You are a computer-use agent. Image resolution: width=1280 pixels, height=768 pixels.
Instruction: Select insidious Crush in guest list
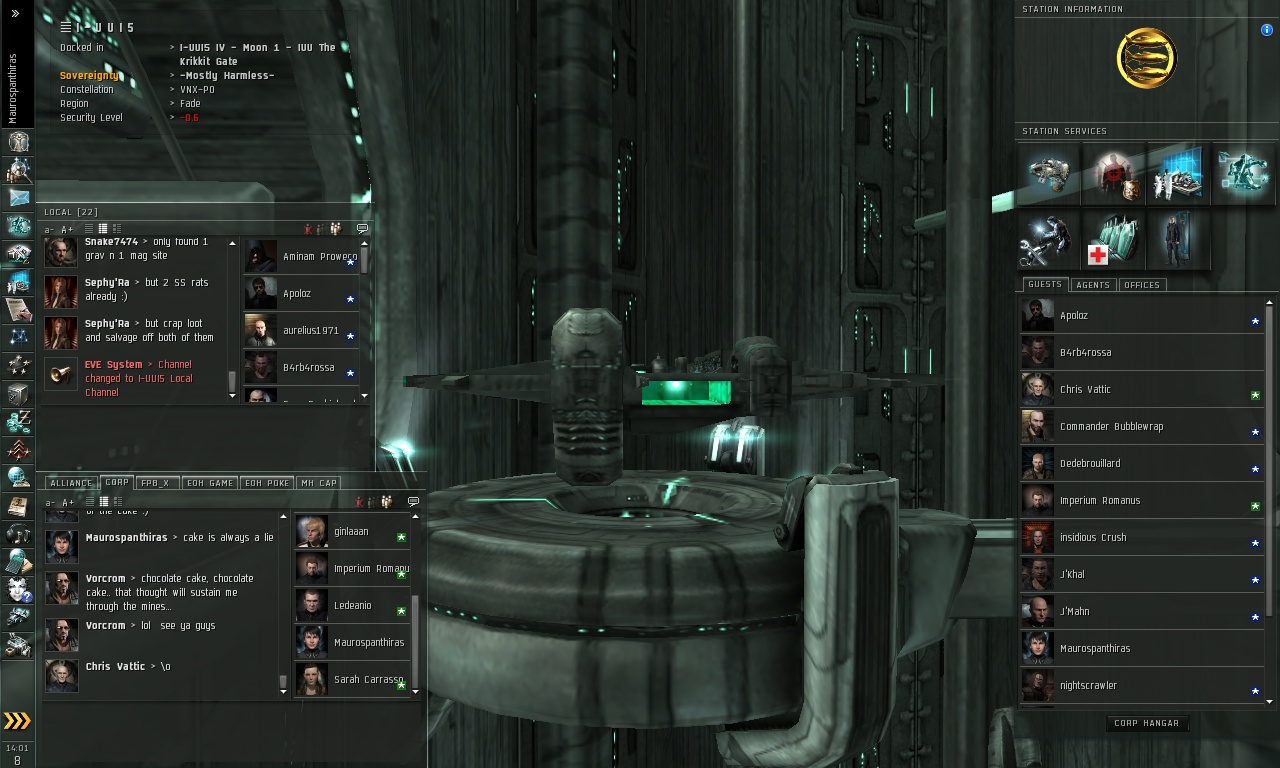[1092, 538]
